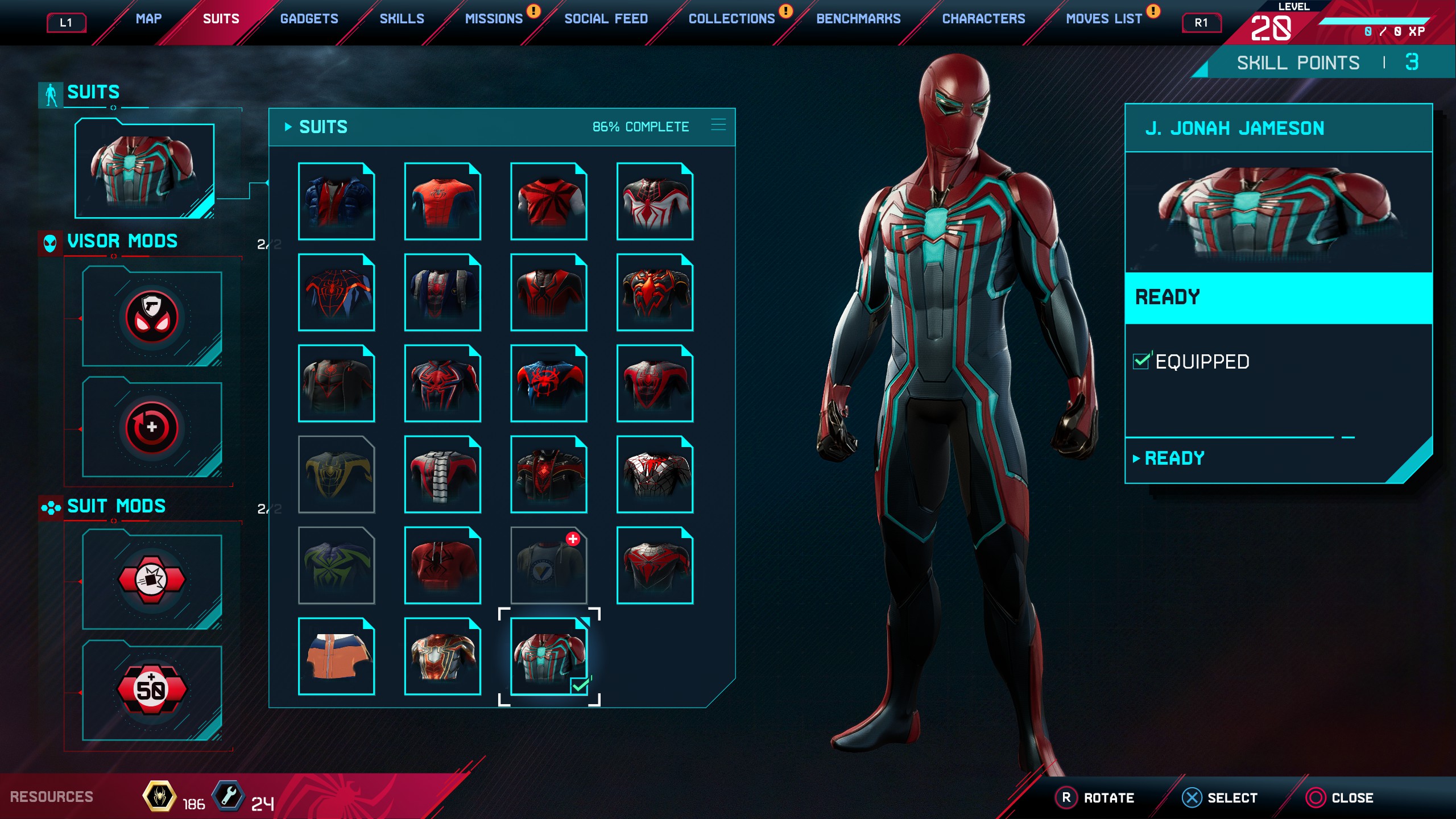Screen dimensions: 1456x819
Task: Open the +50 suit mod slot
Action: coord(152,691)
